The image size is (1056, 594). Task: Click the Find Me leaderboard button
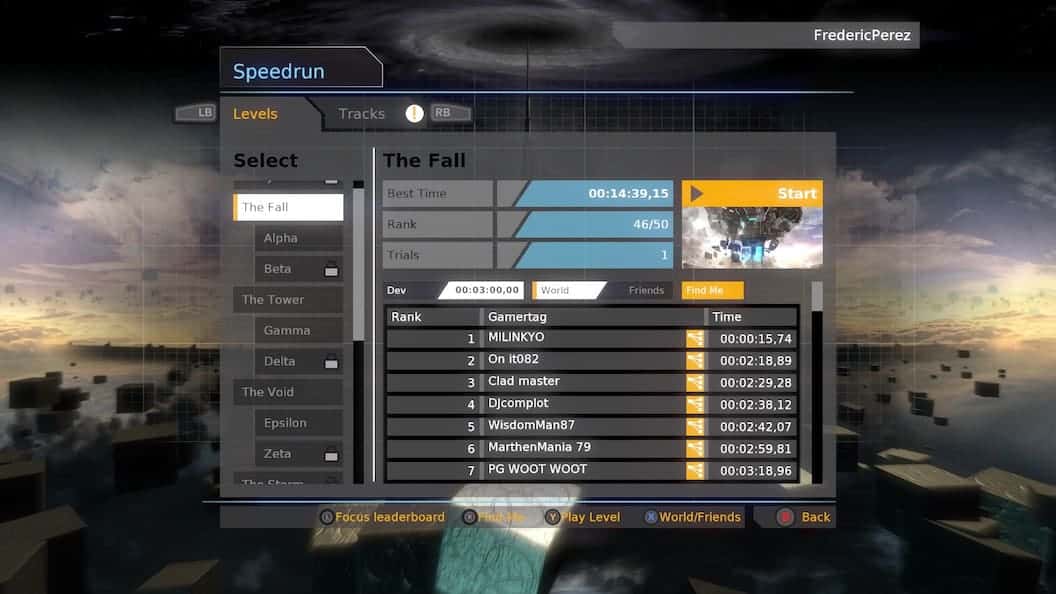pos(712,290)
